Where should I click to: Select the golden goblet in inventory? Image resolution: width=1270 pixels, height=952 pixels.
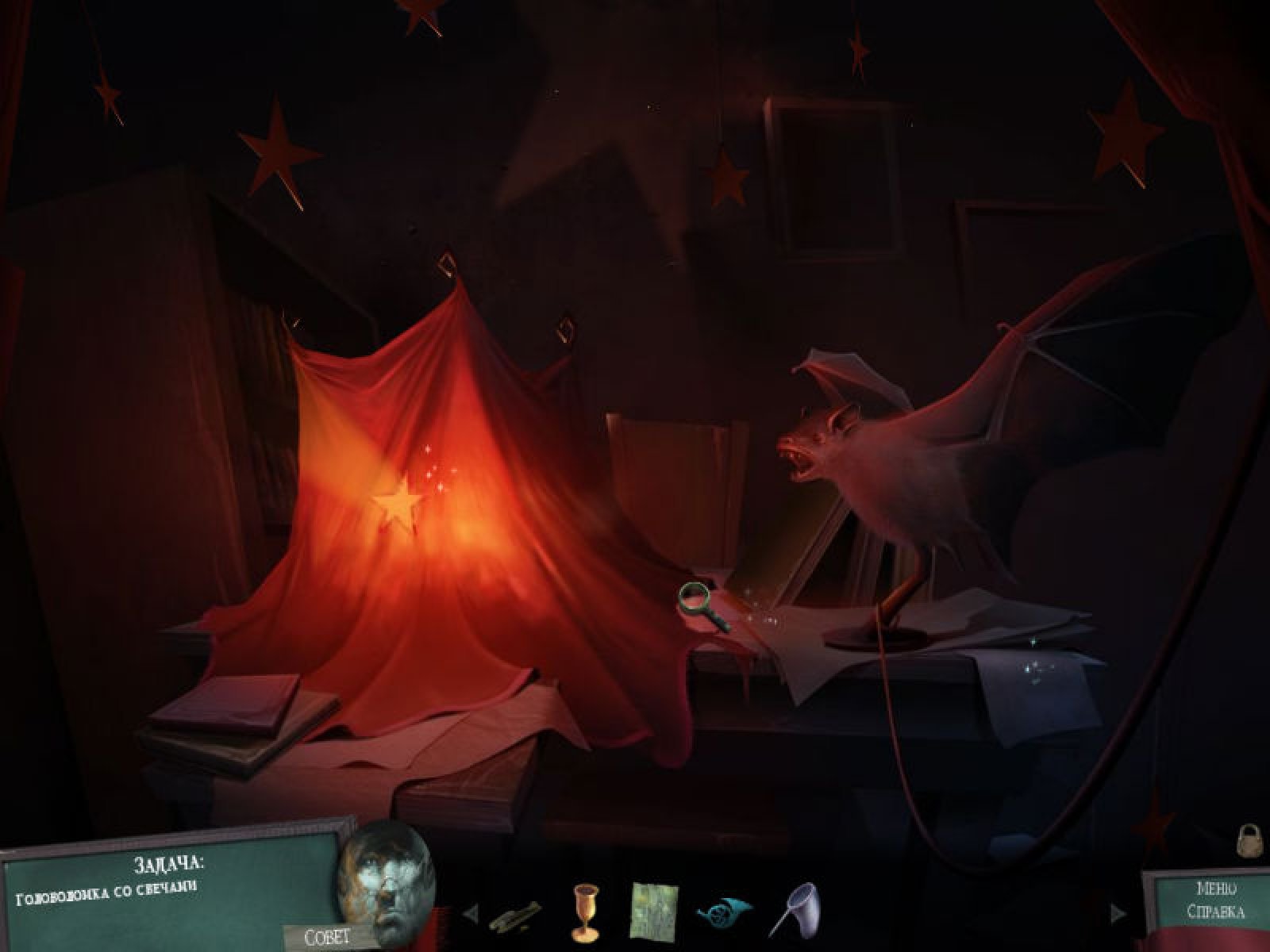[x=584, y=909]
